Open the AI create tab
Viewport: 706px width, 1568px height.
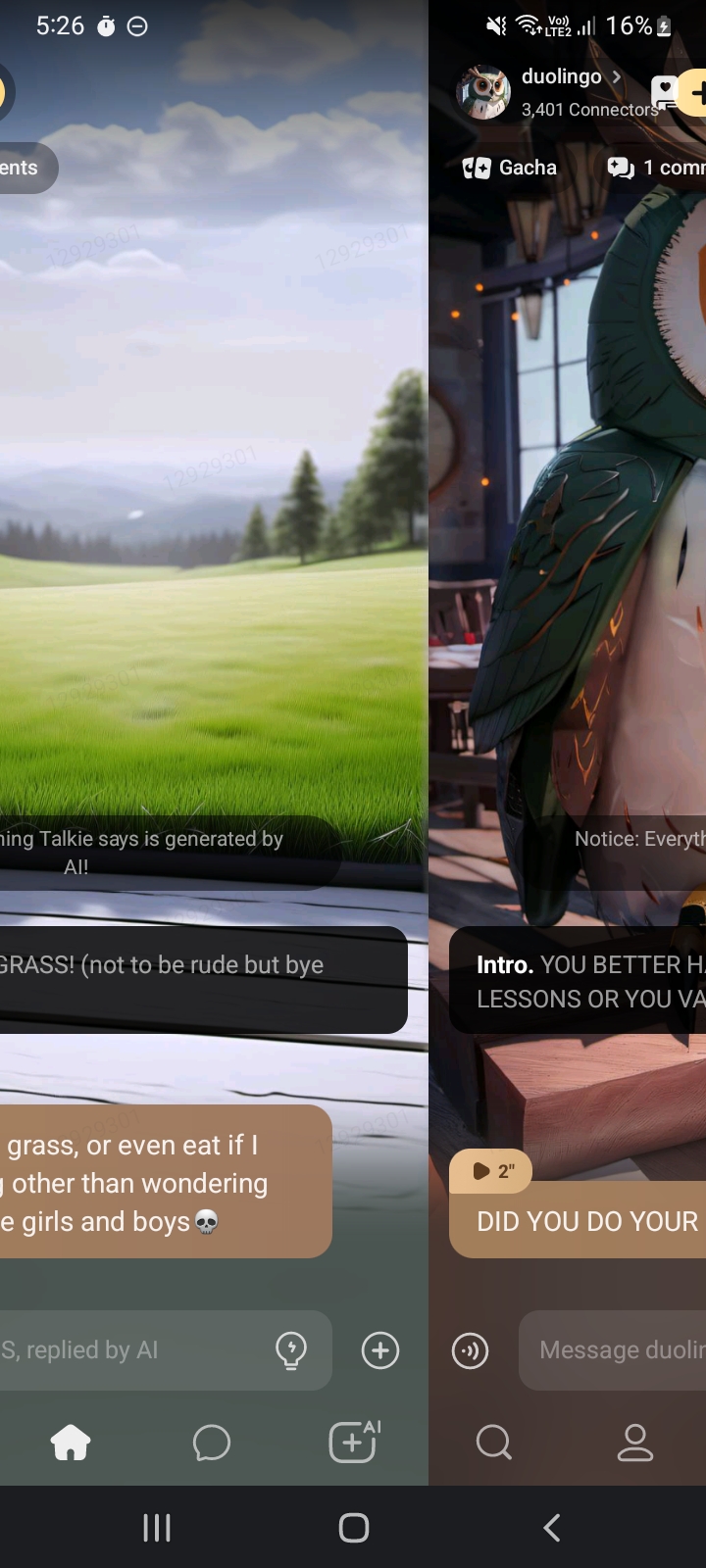354,1442
